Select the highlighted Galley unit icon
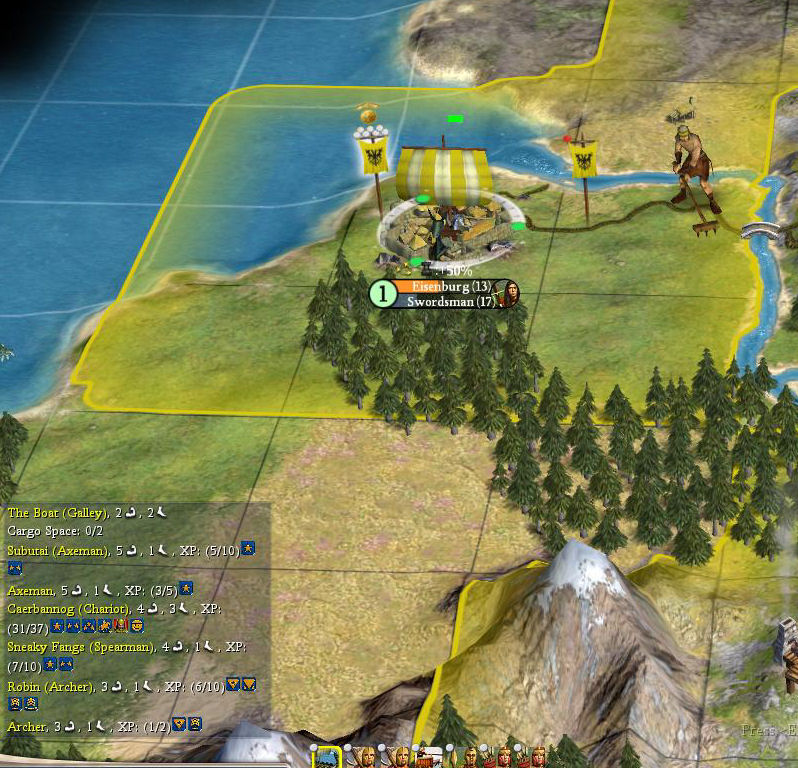 click(x=326, y=758)
